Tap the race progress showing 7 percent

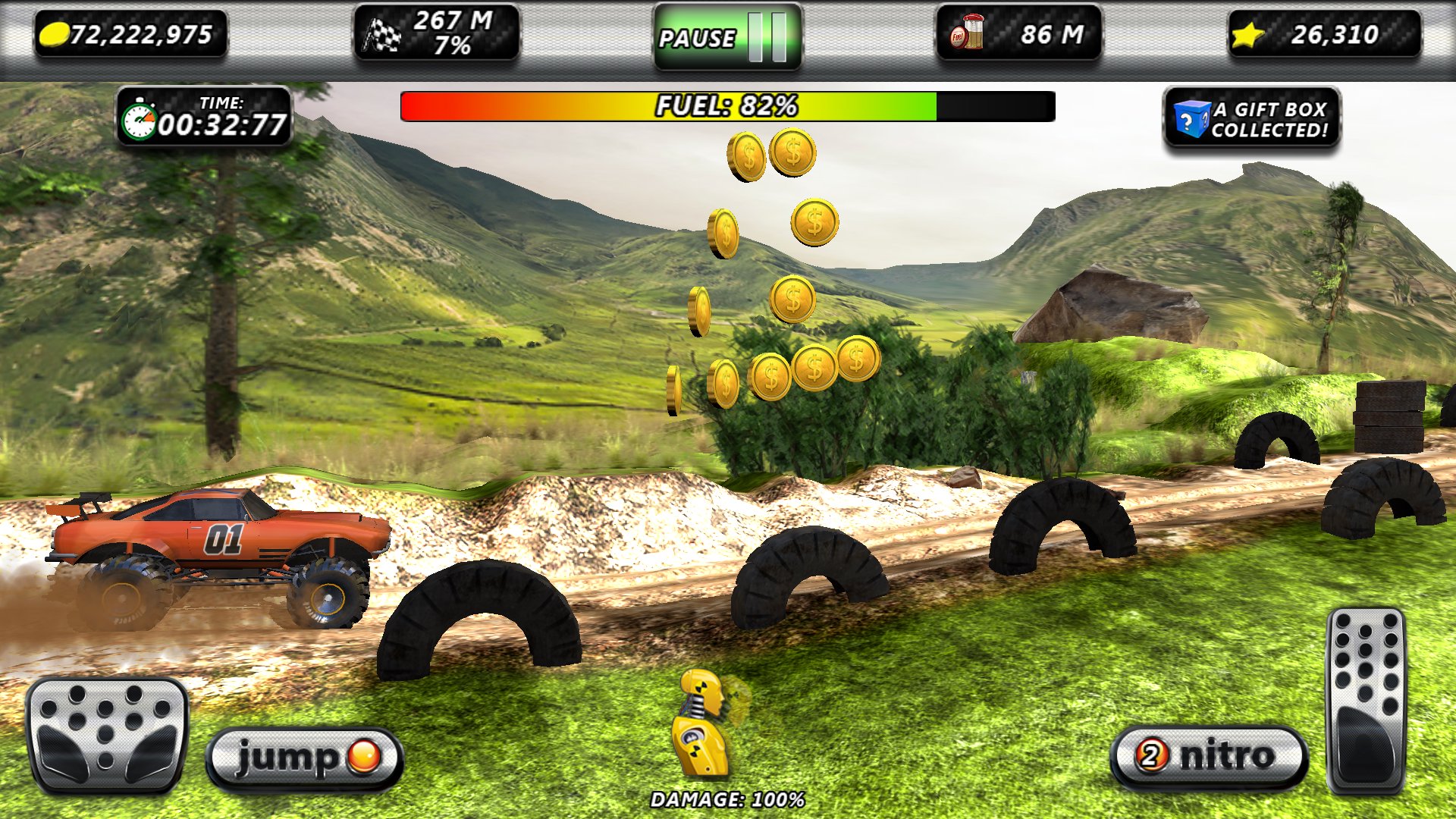tap(453, 48)
